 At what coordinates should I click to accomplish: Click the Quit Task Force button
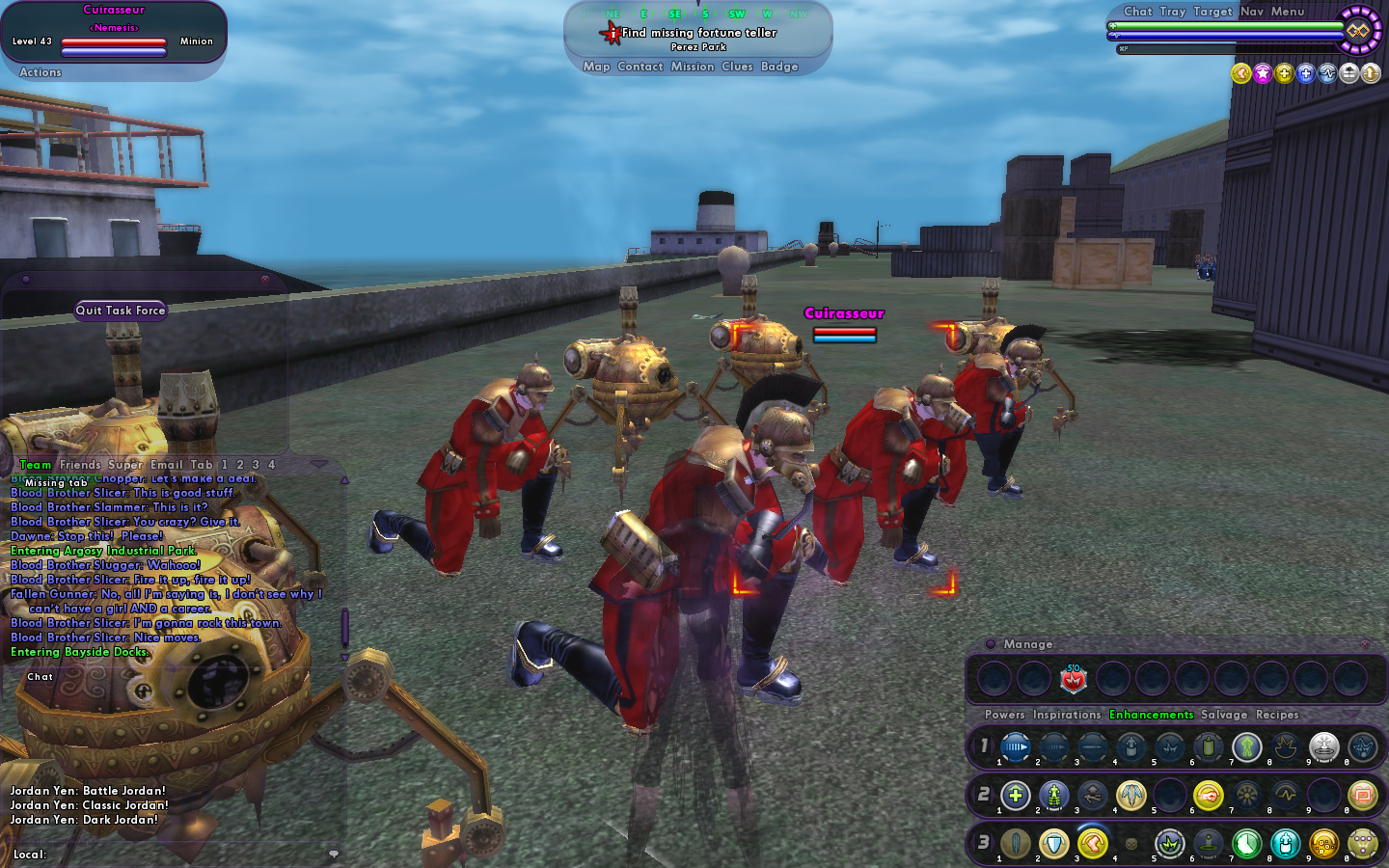click(x=121, y=311)
